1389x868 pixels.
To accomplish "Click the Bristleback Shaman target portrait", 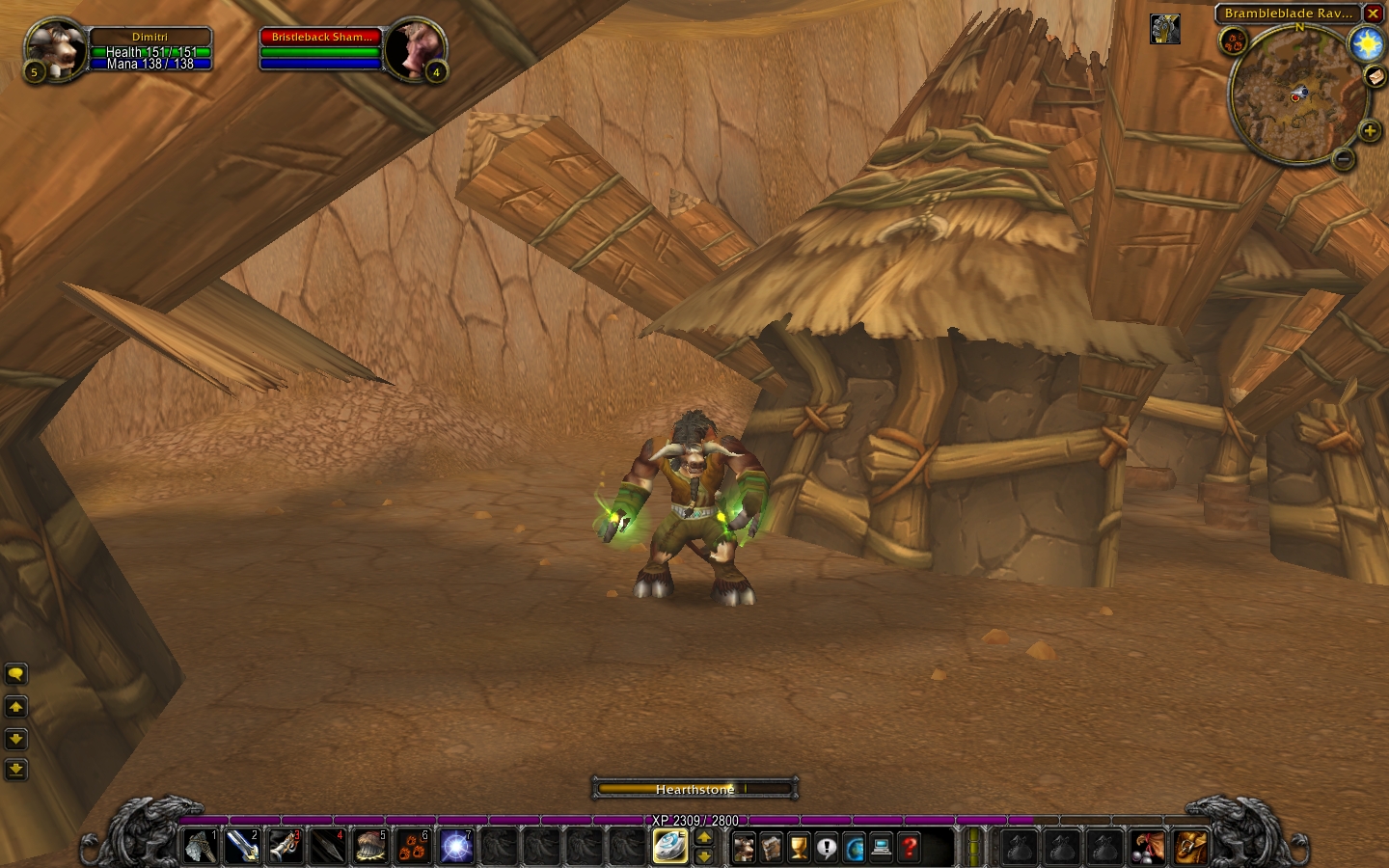I will click(x=416, y=48).
